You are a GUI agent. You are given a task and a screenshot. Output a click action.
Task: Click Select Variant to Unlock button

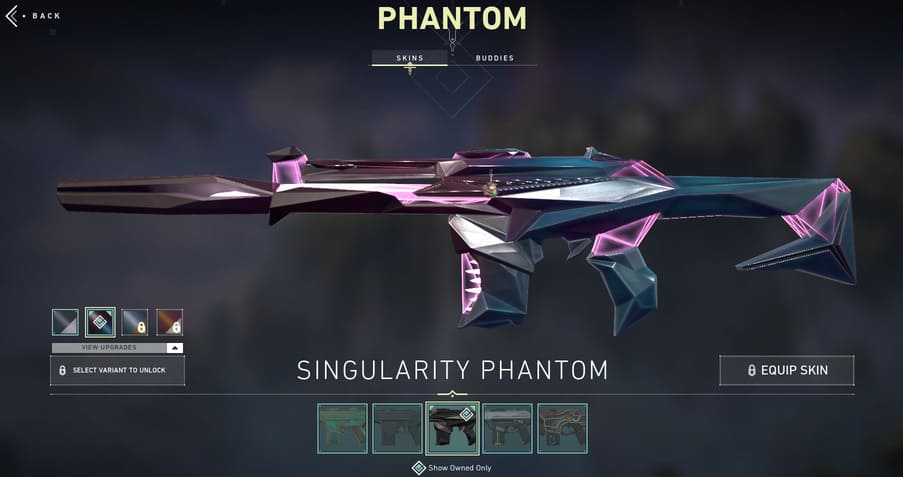point(118,370)
